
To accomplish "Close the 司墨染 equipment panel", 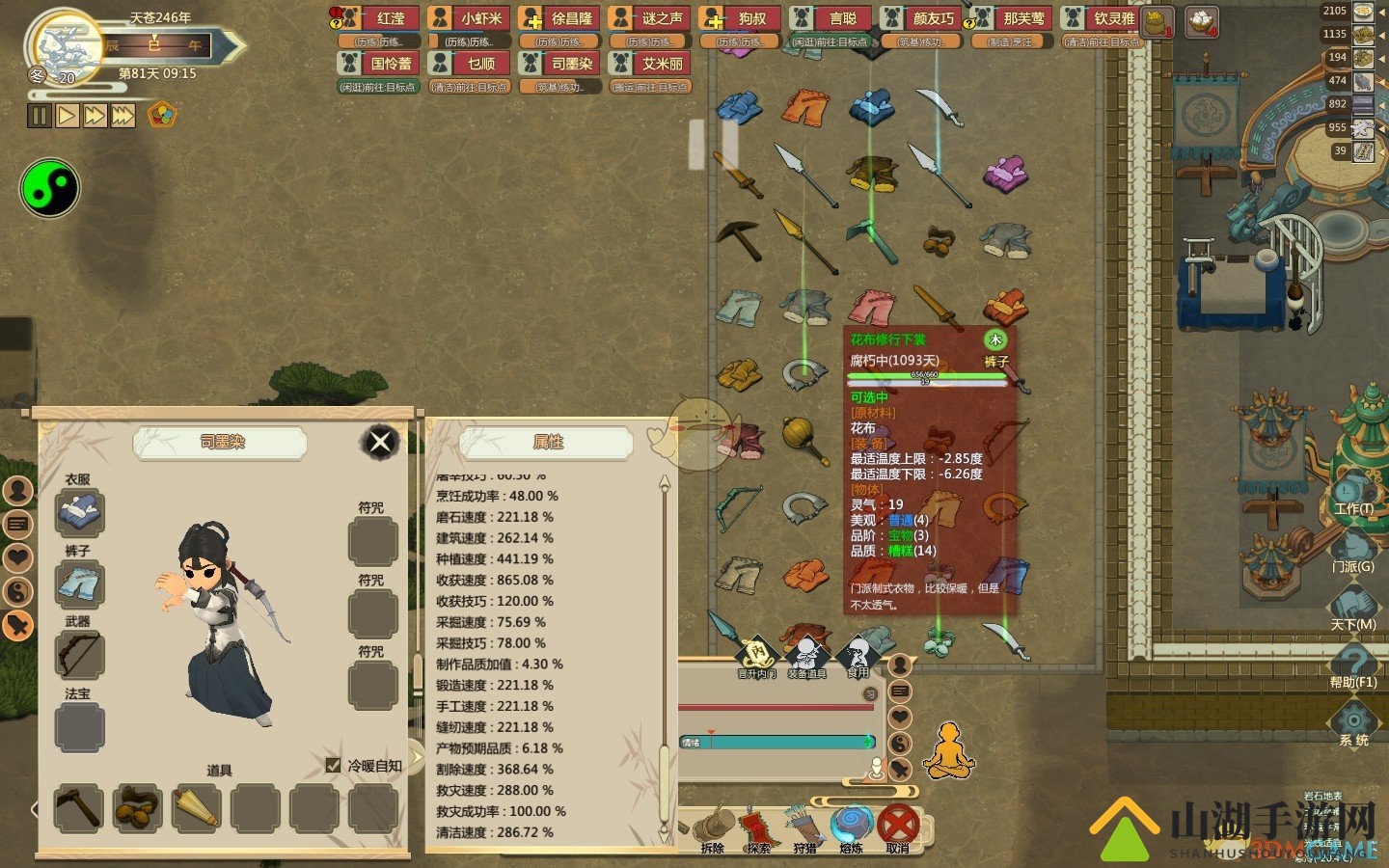I will pyautogui.click(x=380, y=442).
